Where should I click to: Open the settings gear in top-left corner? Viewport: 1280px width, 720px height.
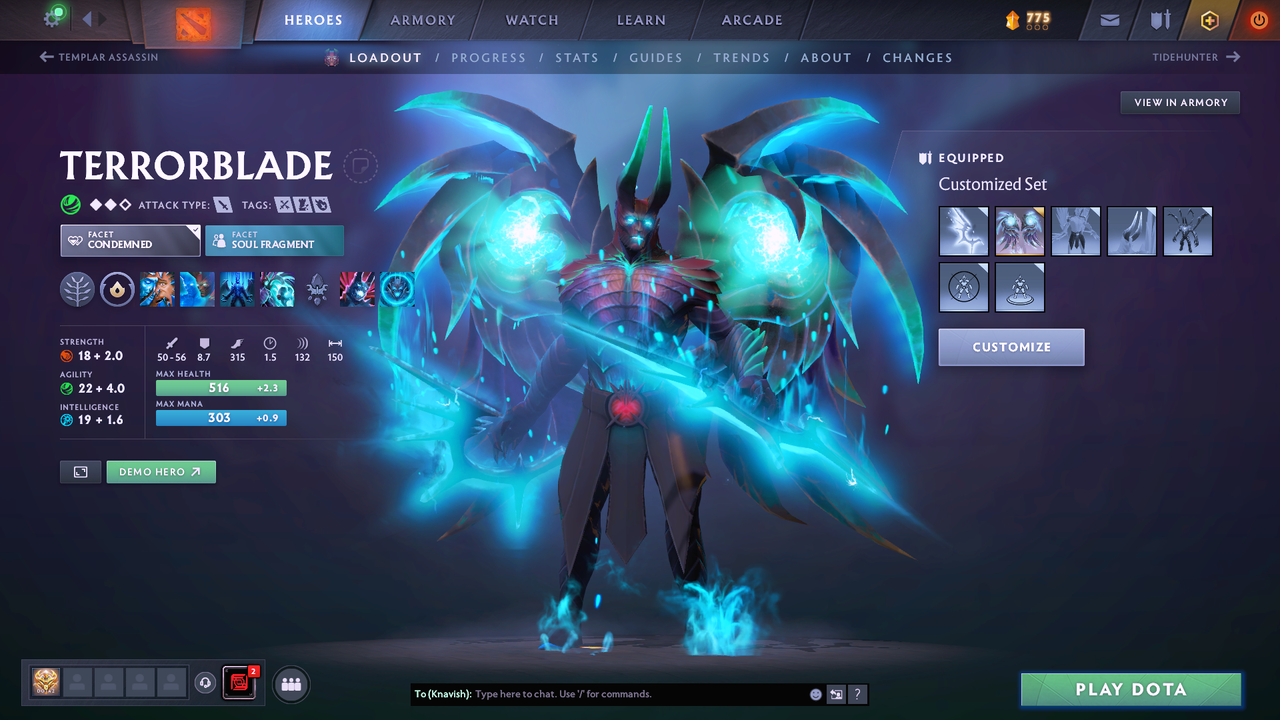tap(53, 17)
